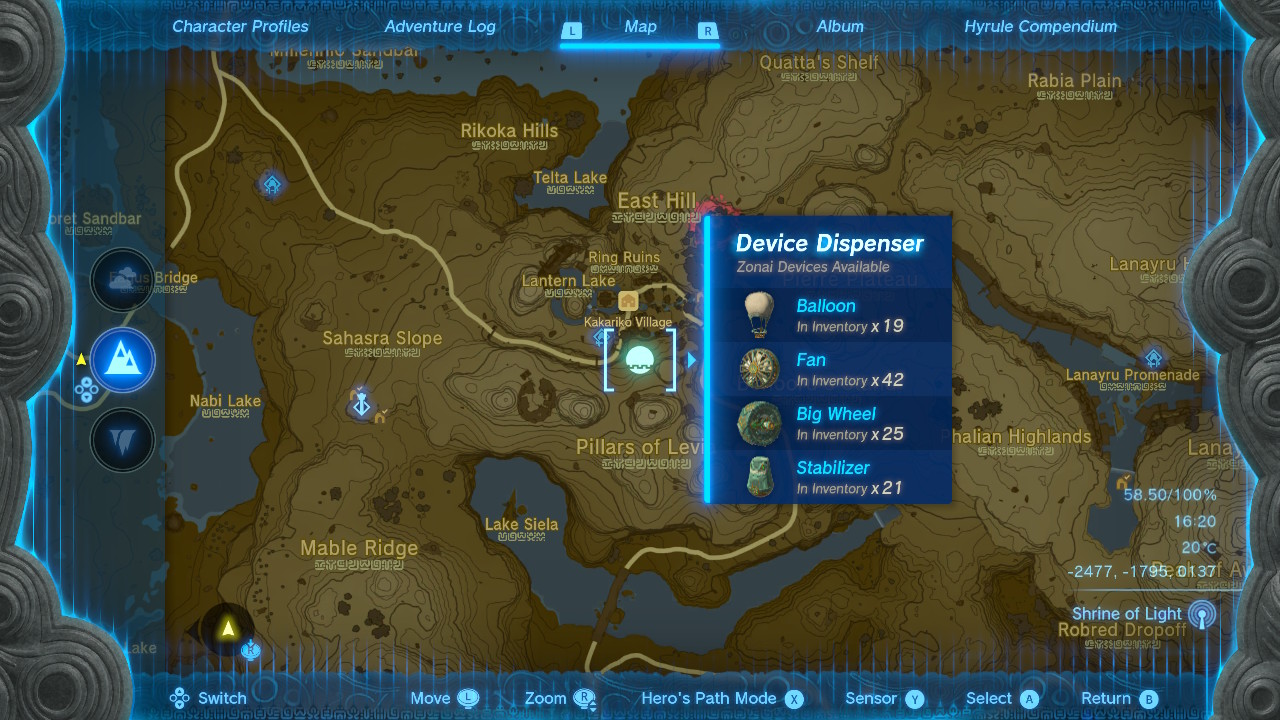Image resolution: width=1280 pixels, height=720 pixels.
Task: Switch to the Hyrule Compendium tab
Action: click(1040, 27)
